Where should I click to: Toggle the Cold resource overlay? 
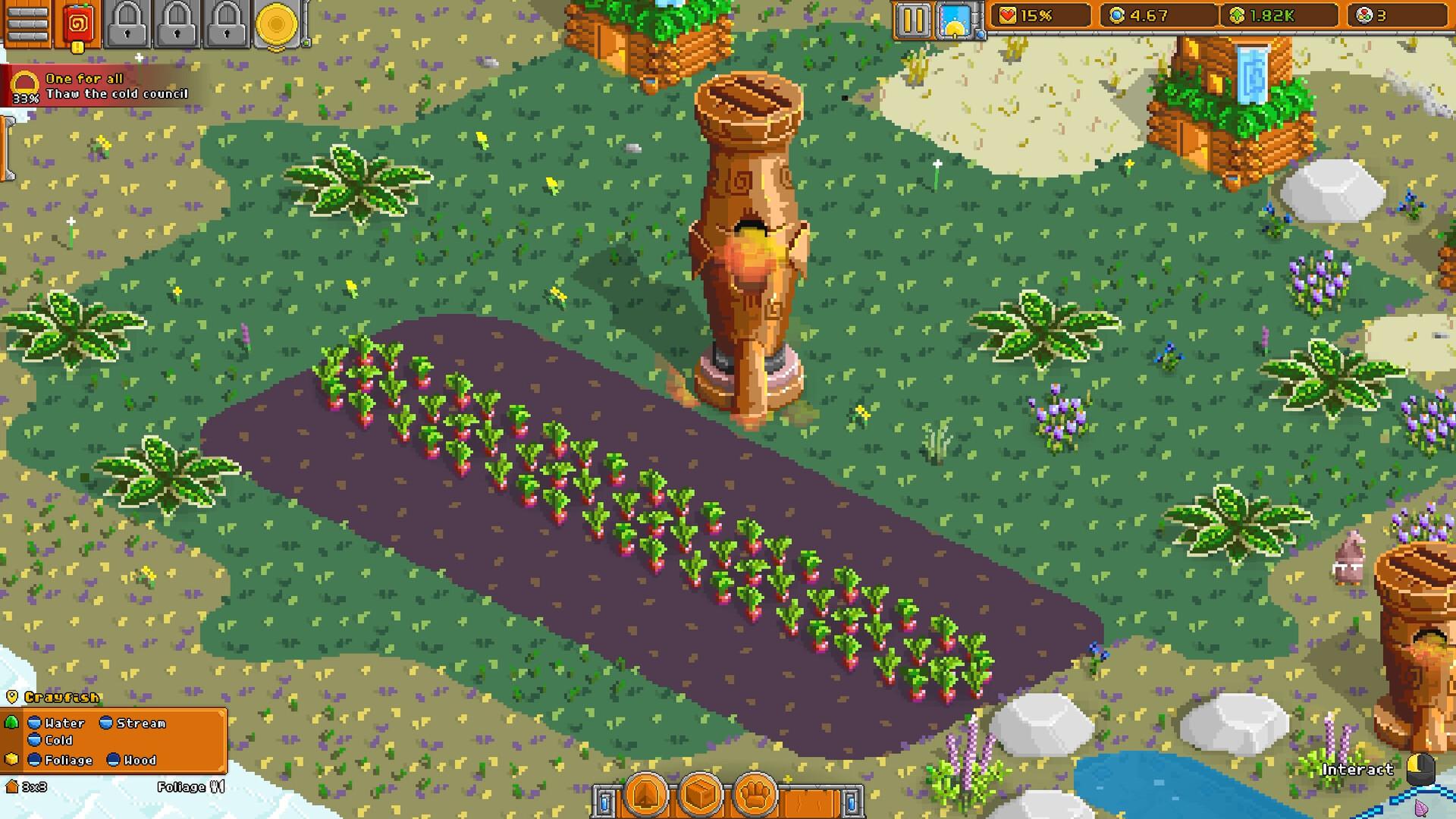coord(52,741)
